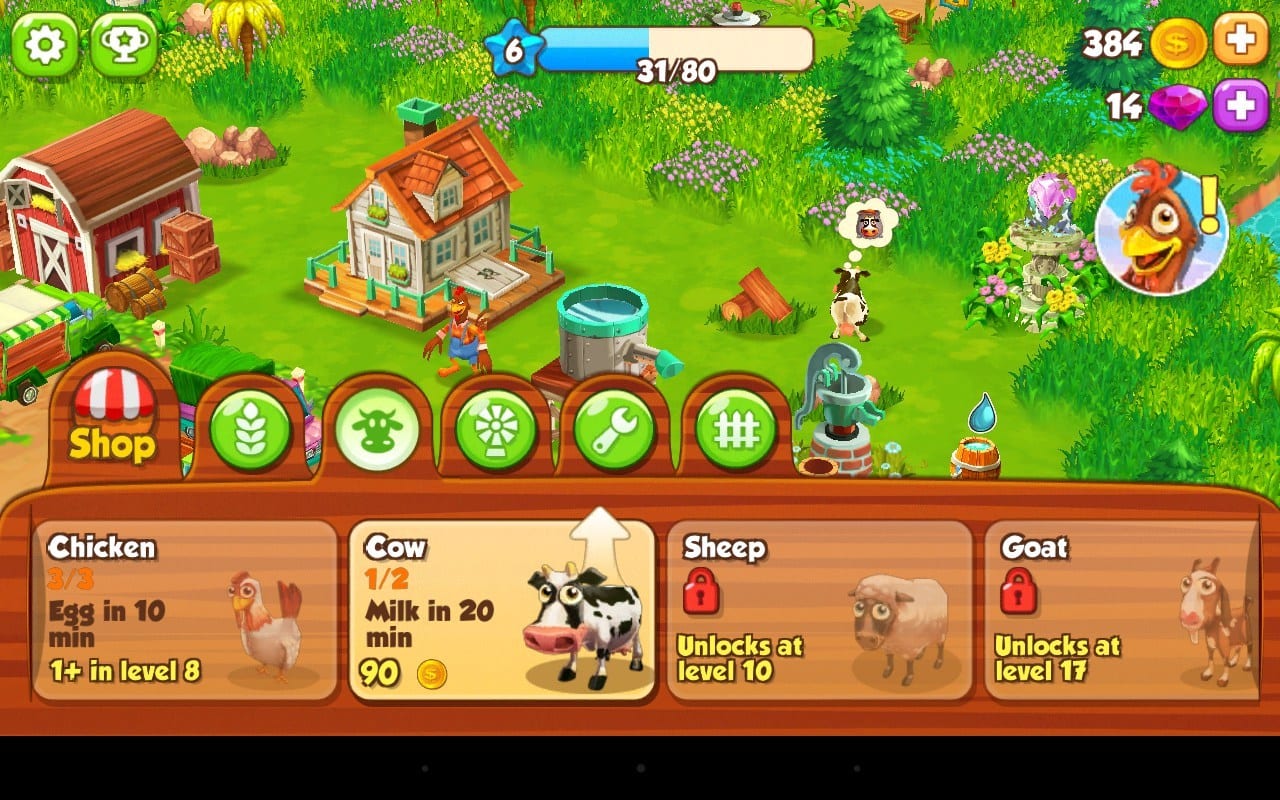Open the windmill production category
The height and width of the screenshot is (800, 1280).
pos(496,428)
